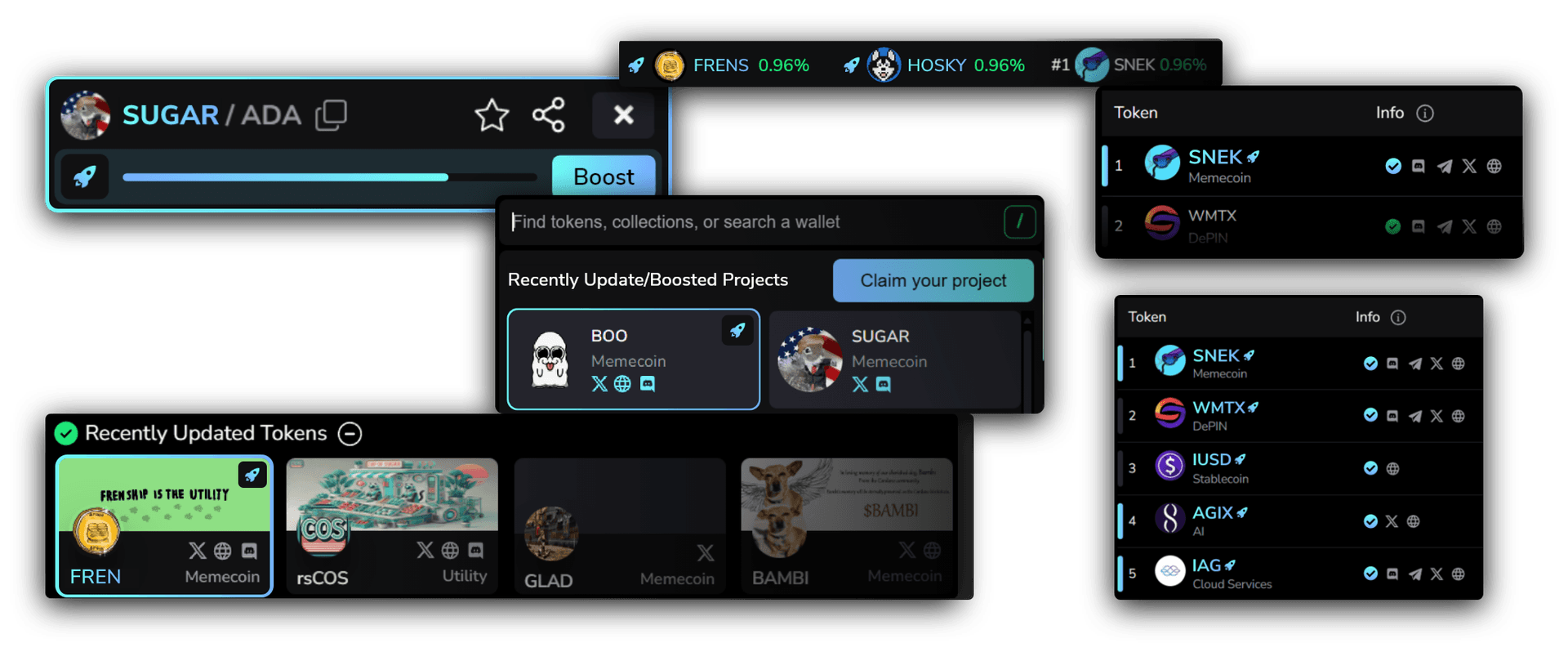The width and height of the screenshot is (1568, 652).
Task: Click the Info tooltip icon in the Token header
Action: (1424, 113)
